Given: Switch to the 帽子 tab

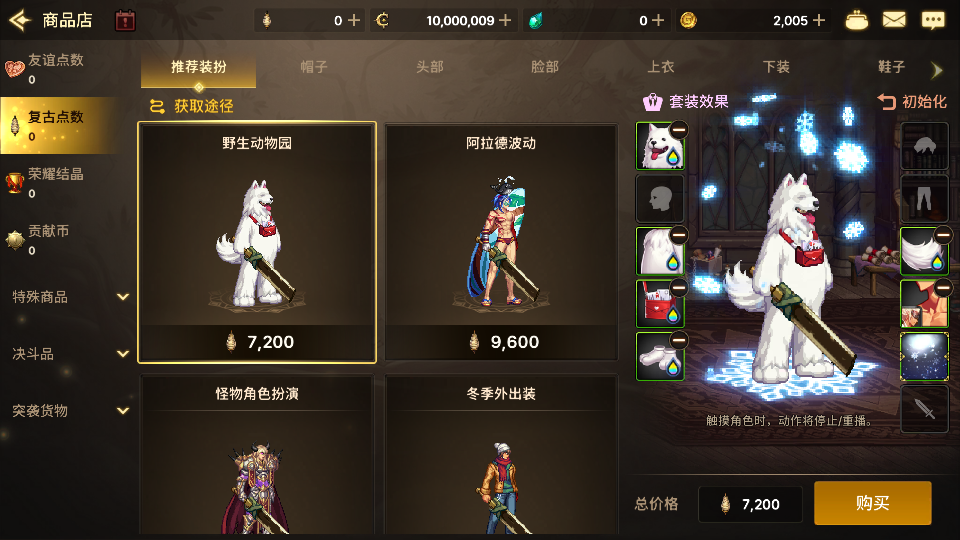Looking at the screenshot, I should pos(314,67).
